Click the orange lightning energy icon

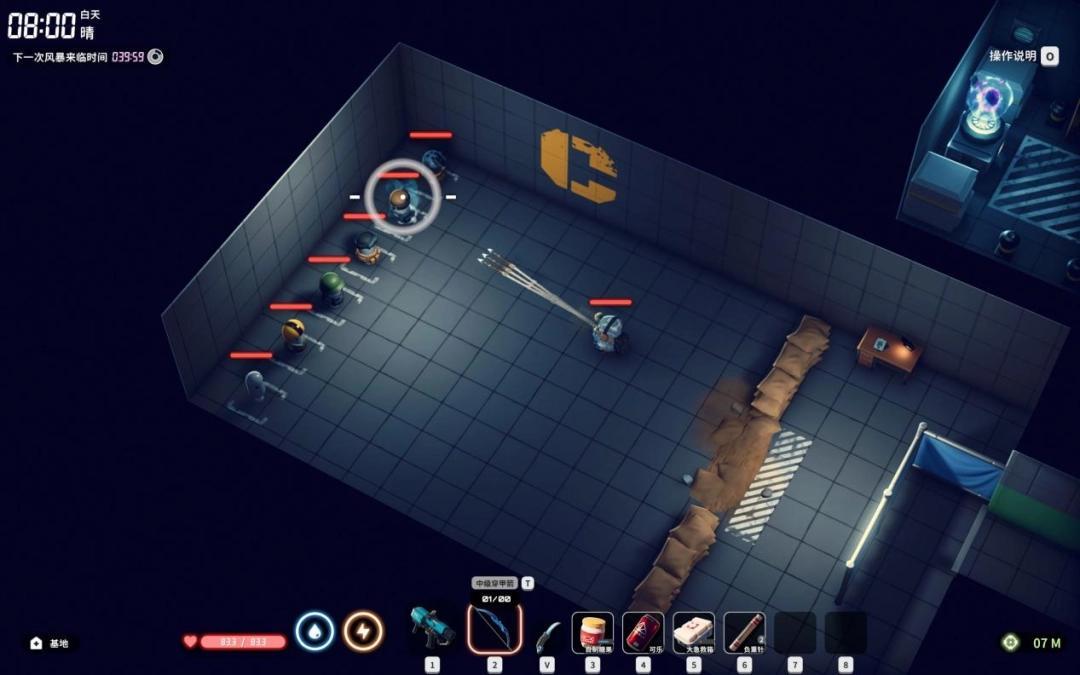(363, 631)
